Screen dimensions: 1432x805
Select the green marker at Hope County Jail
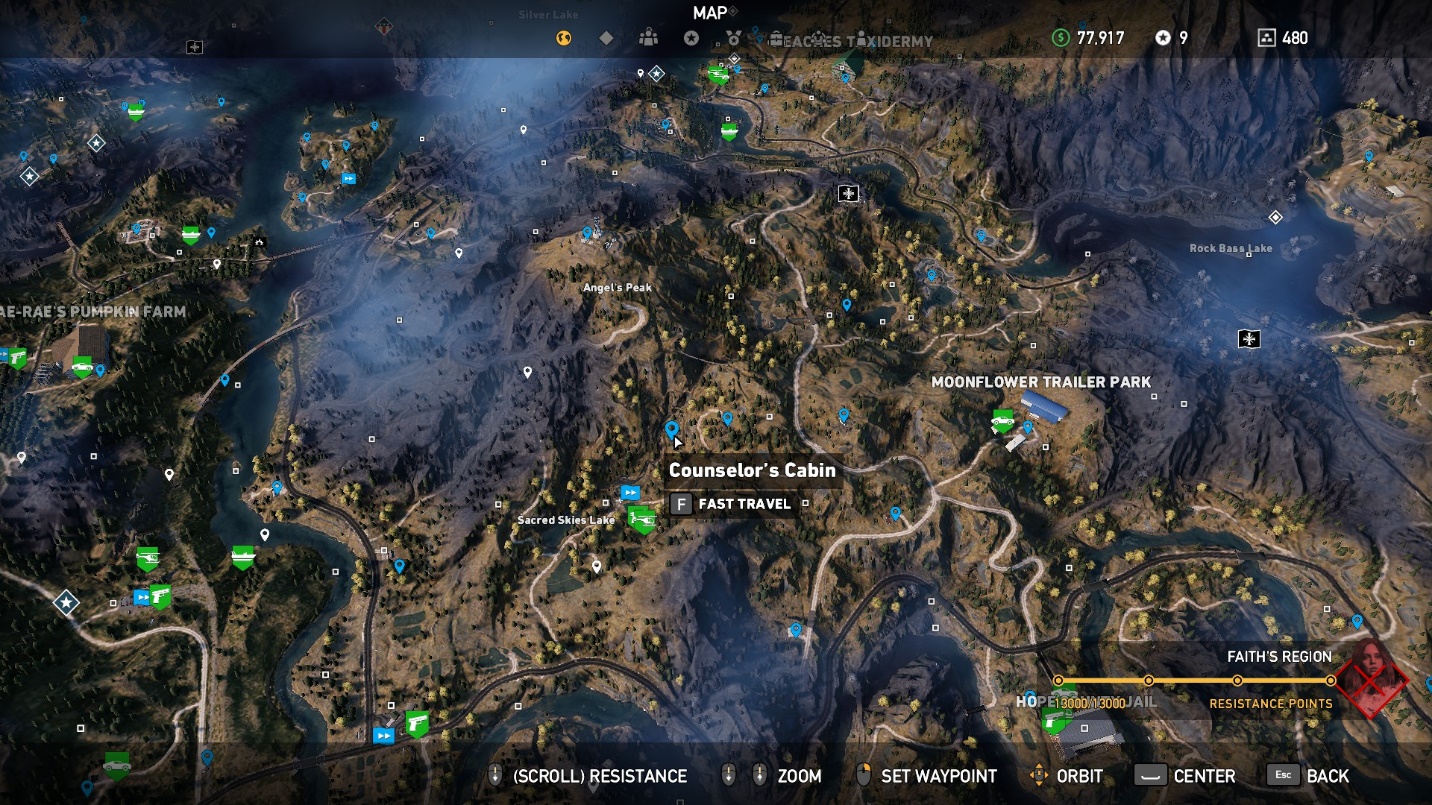(x=1054, y=720)
